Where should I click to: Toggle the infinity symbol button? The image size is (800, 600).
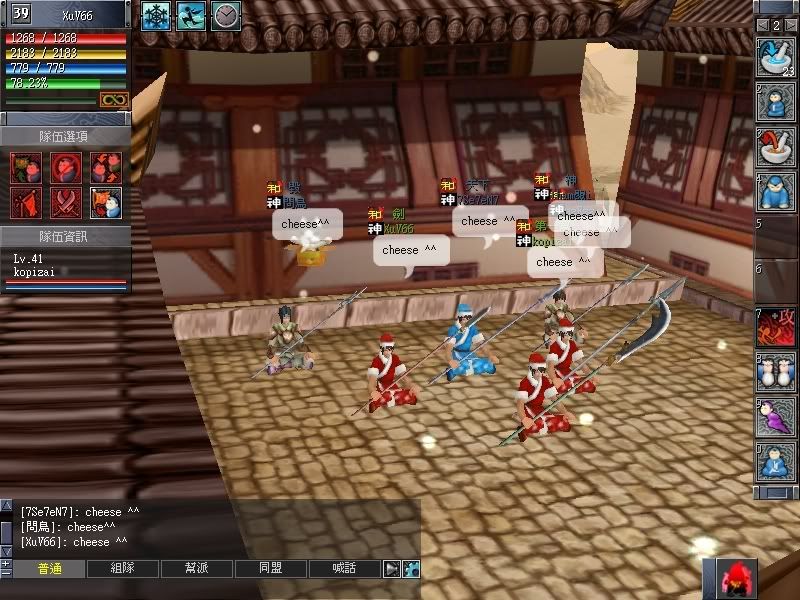[x=113, y=100]
